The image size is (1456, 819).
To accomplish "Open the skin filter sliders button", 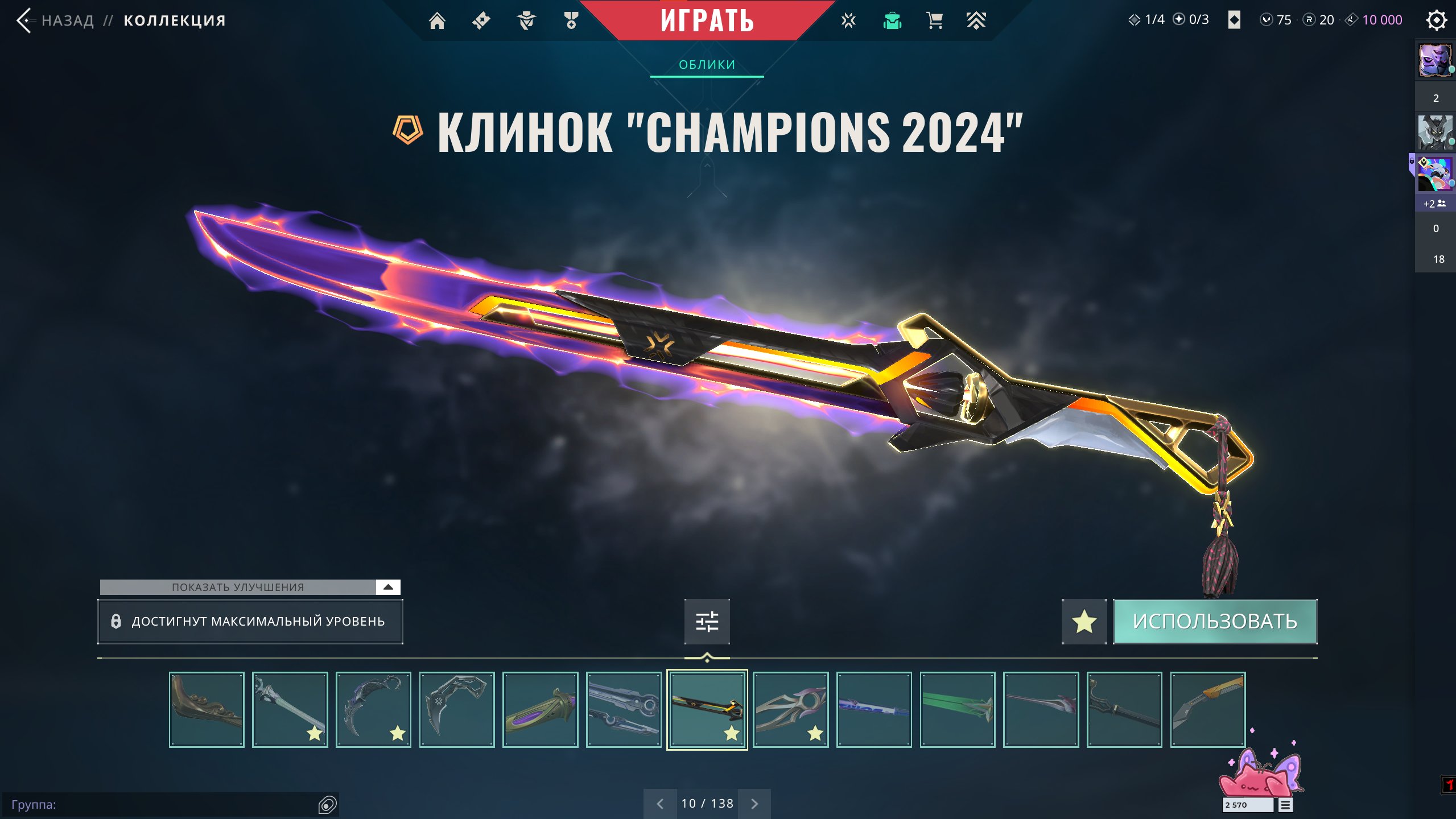I will point(707,621).
